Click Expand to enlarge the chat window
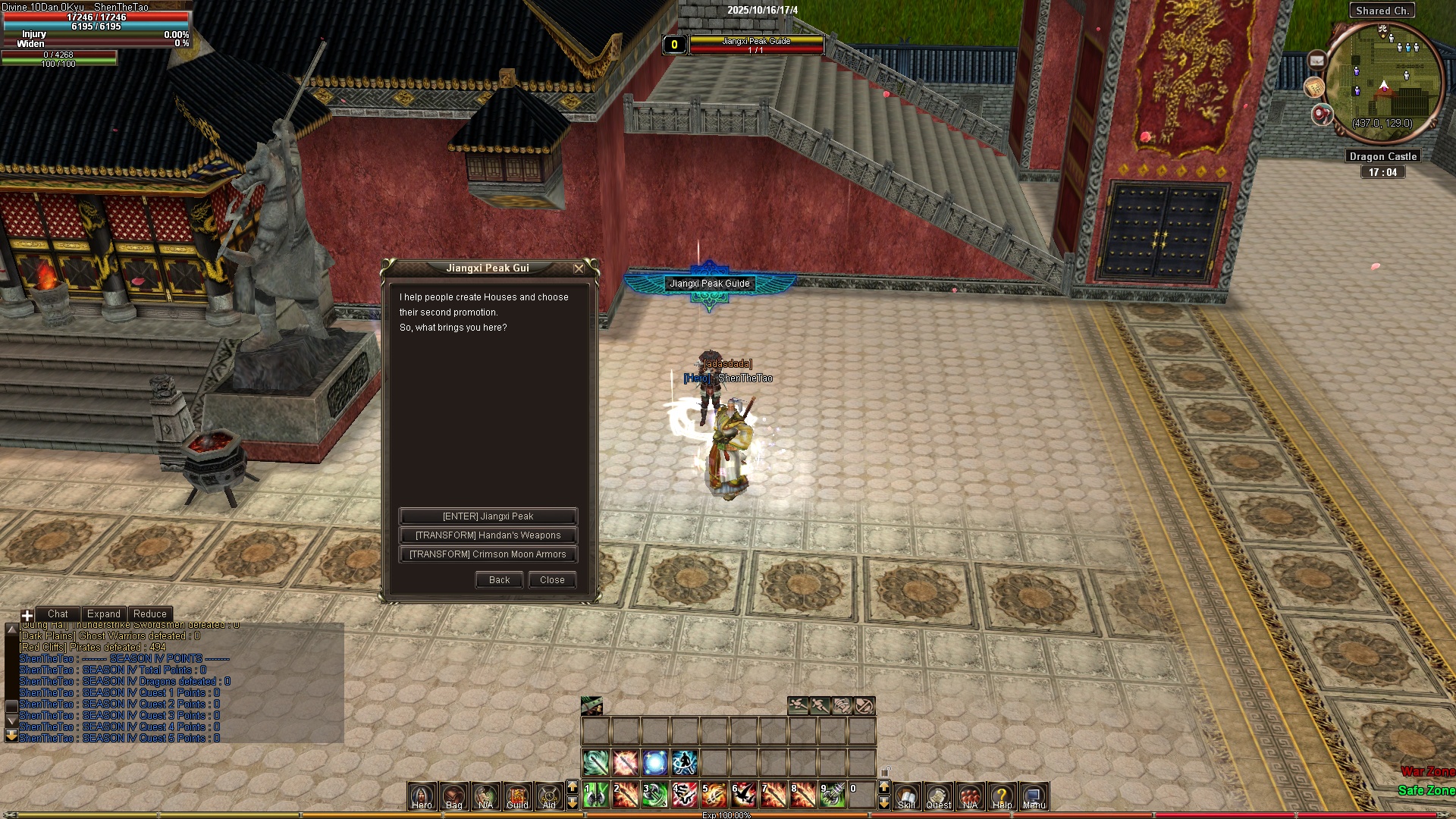The height and width of the screenshot is (819, 1456). click(x=104, y=613)
